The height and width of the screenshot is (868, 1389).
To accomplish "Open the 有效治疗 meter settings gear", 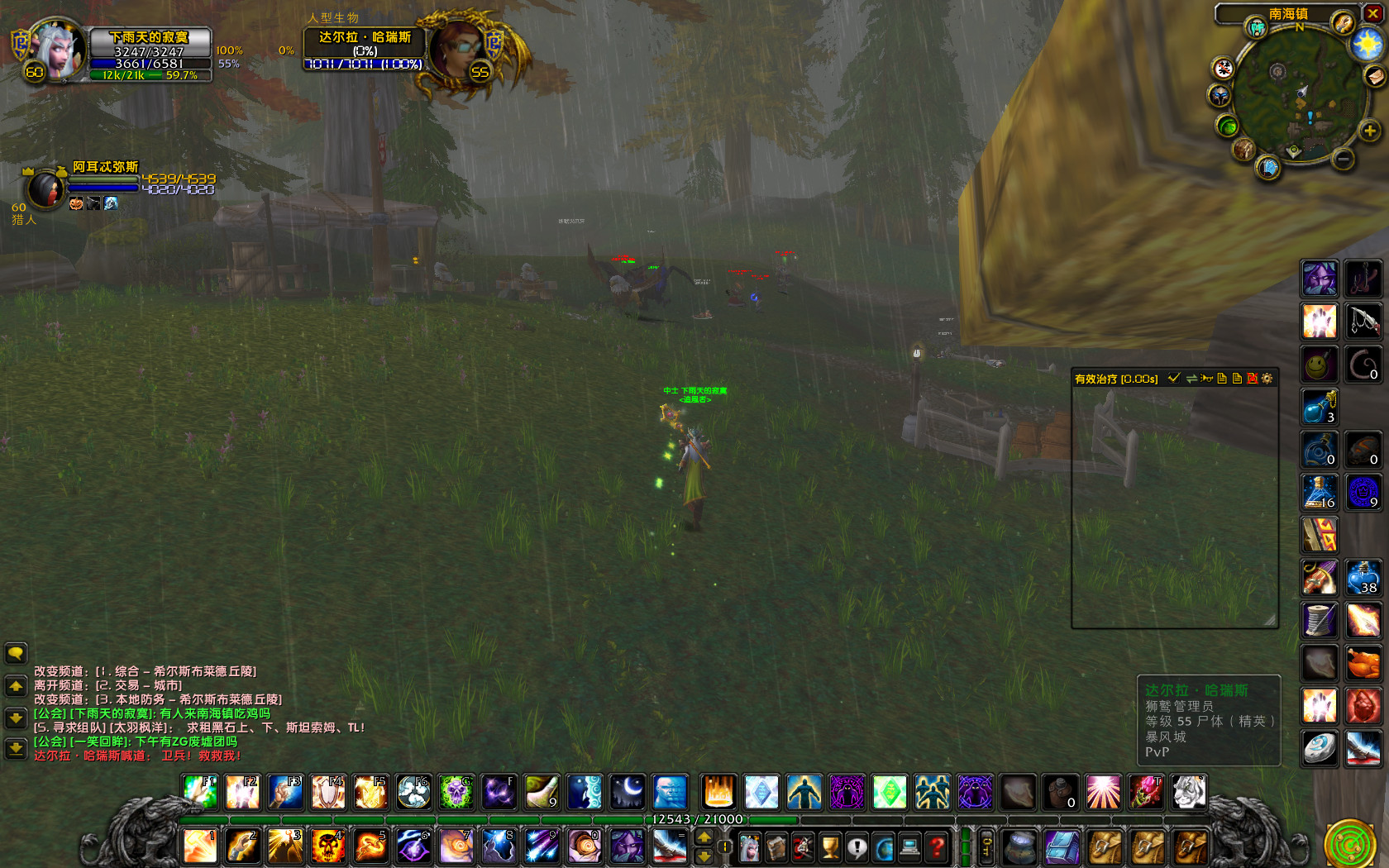I will [1266, 379].
